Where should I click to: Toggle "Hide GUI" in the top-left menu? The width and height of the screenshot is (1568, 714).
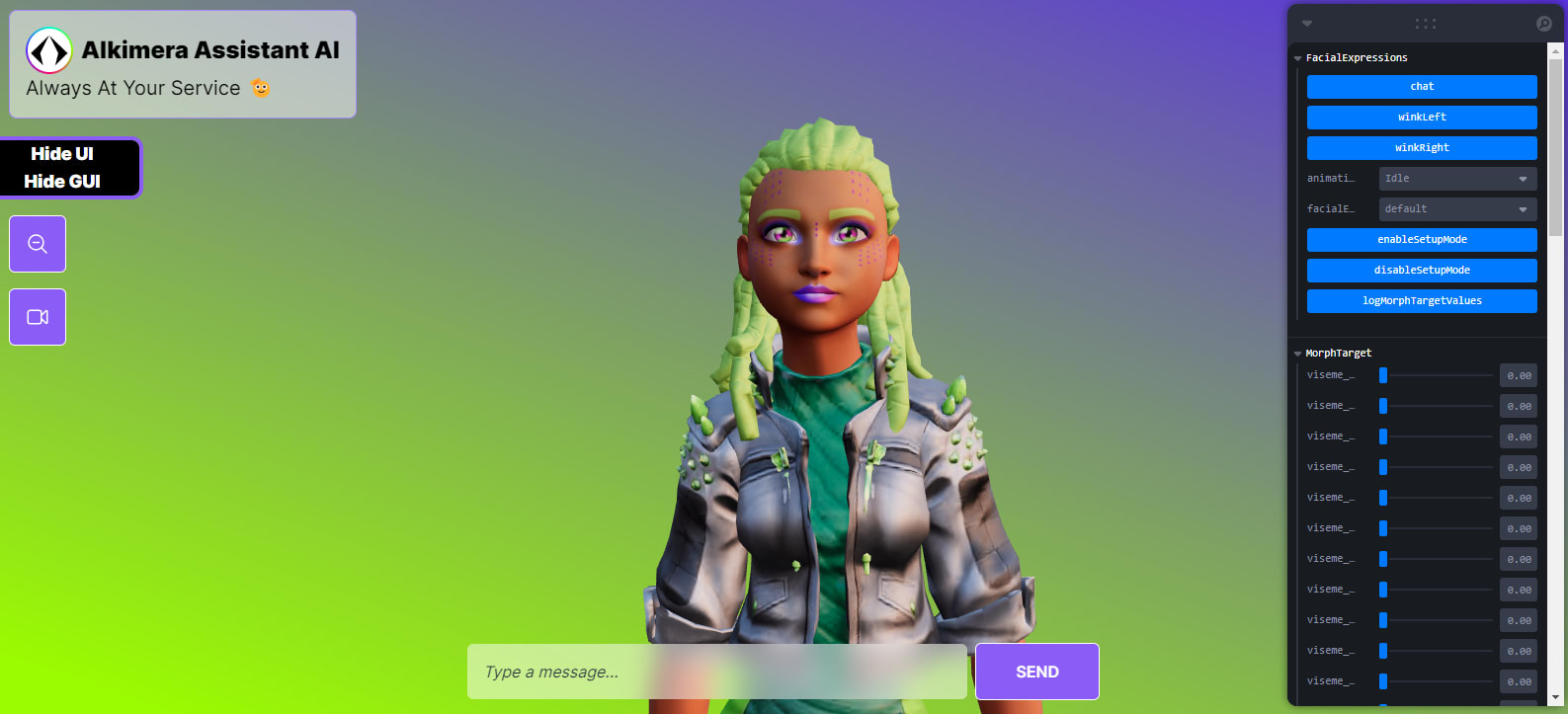click(x=61, y=182)
